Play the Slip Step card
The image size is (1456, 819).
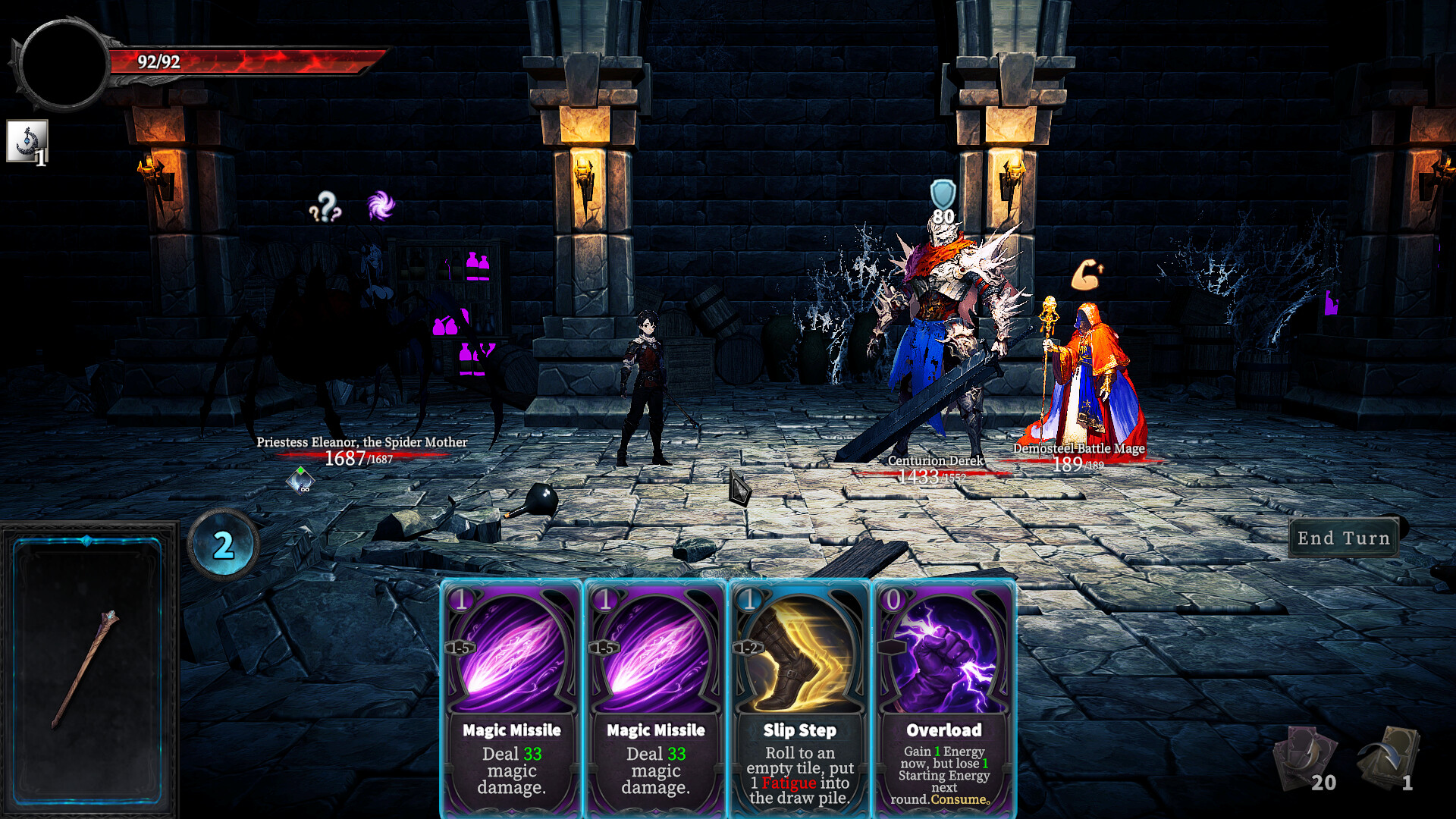799,698
